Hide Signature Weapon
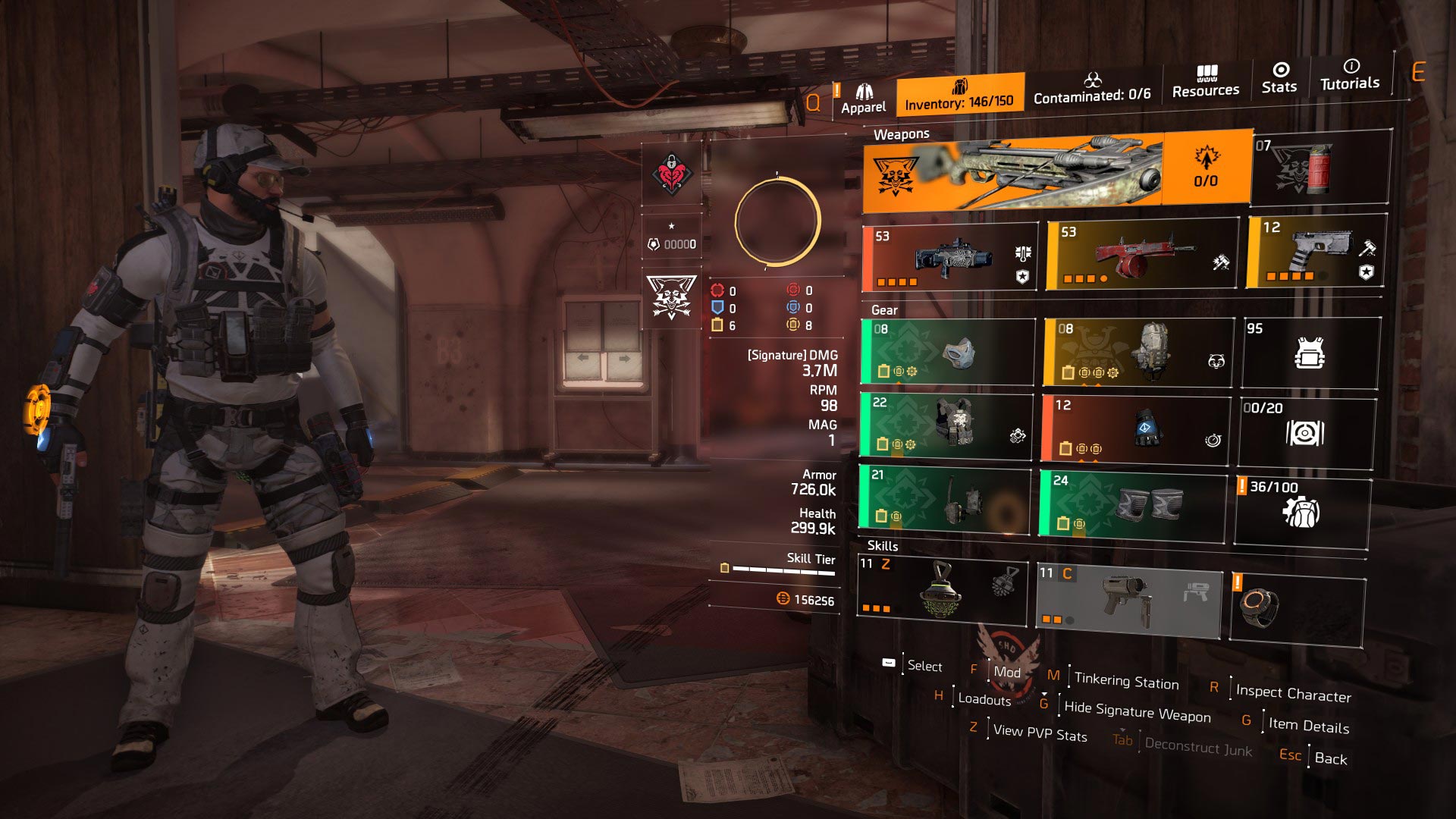Image resolution: width=1456 pixels, height=819 pixels. pyautogui.click(x=1137, y=713)
